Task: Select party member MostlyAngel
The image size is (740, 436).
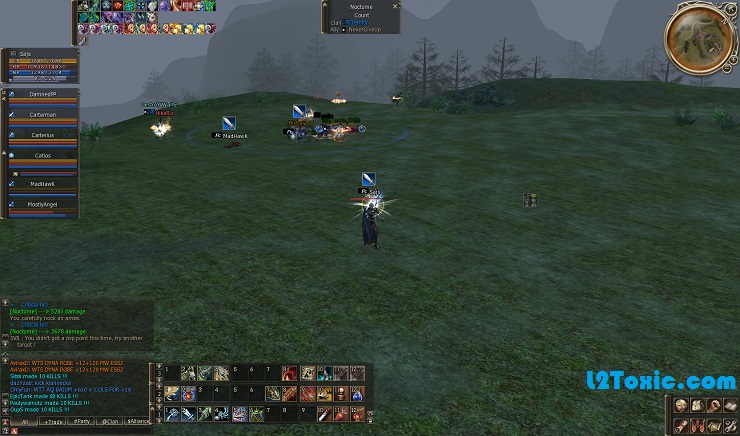Action: click(x=42, y=204)
